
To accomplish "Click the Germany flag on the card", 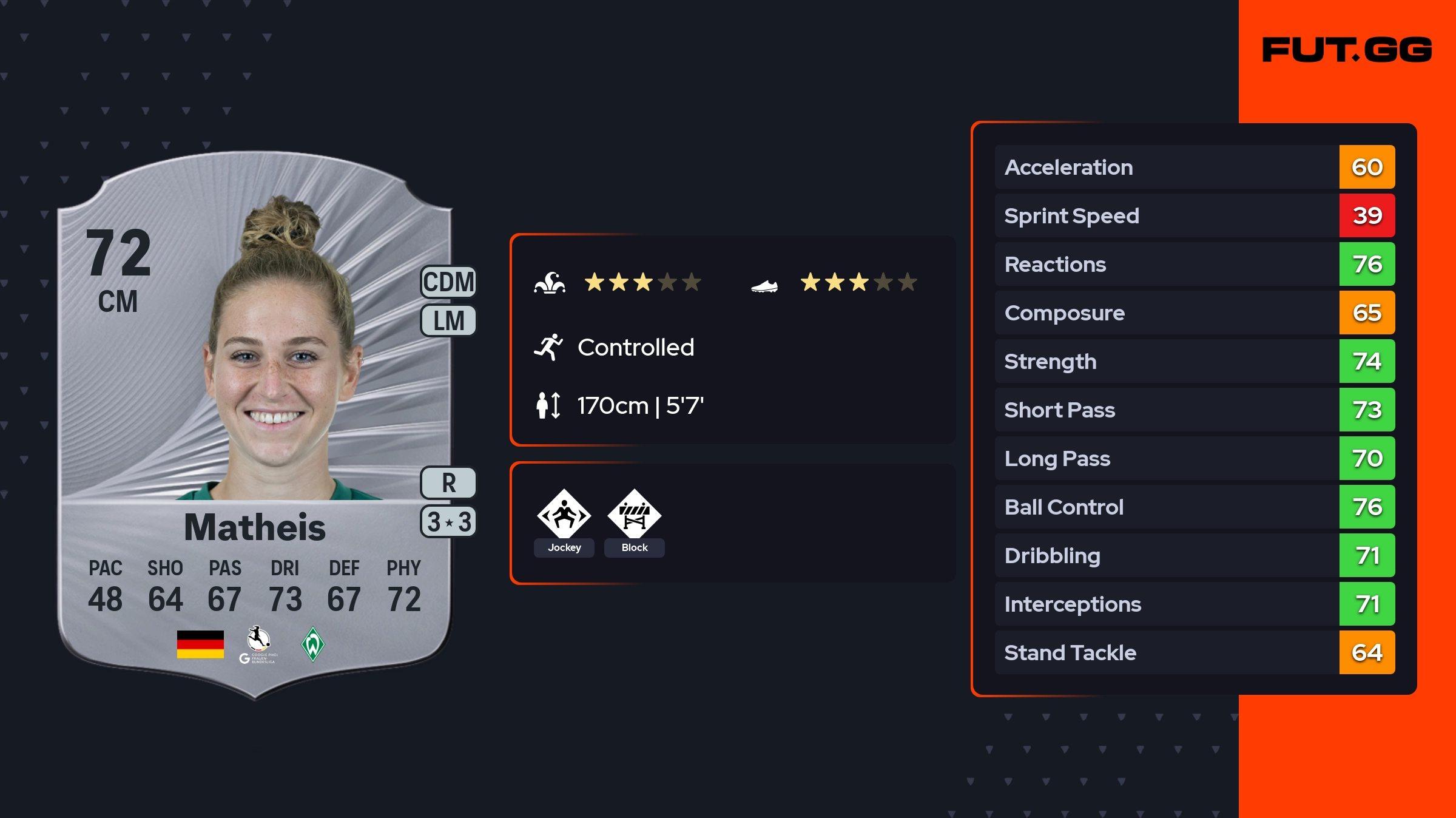I will click(200, 644).
